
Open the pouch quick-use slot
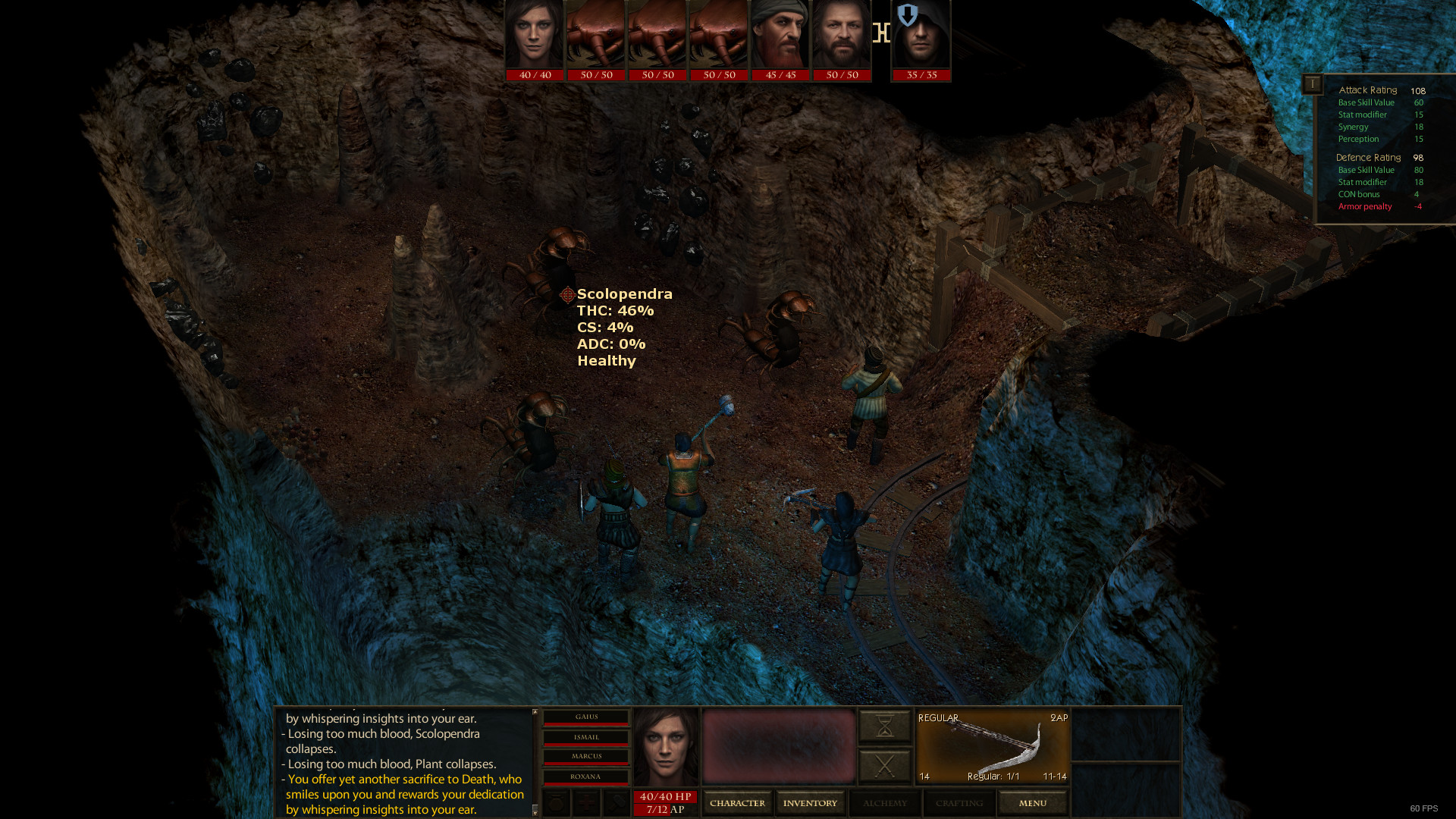click(x=555, y=802)
